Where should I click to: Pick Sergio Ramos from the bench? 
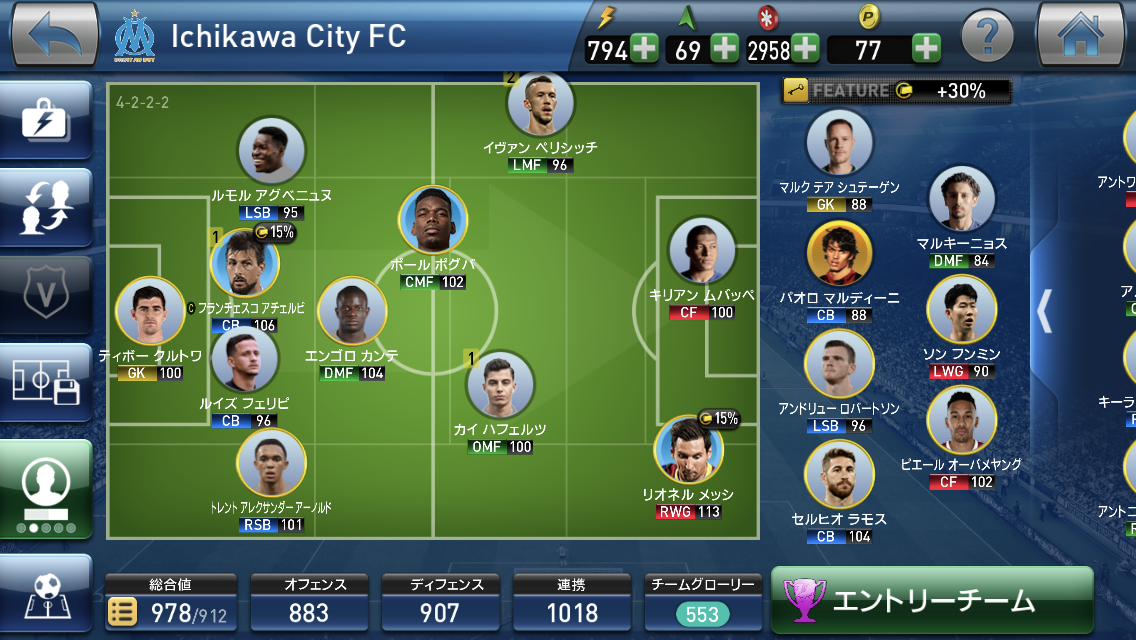click(839, 476)
